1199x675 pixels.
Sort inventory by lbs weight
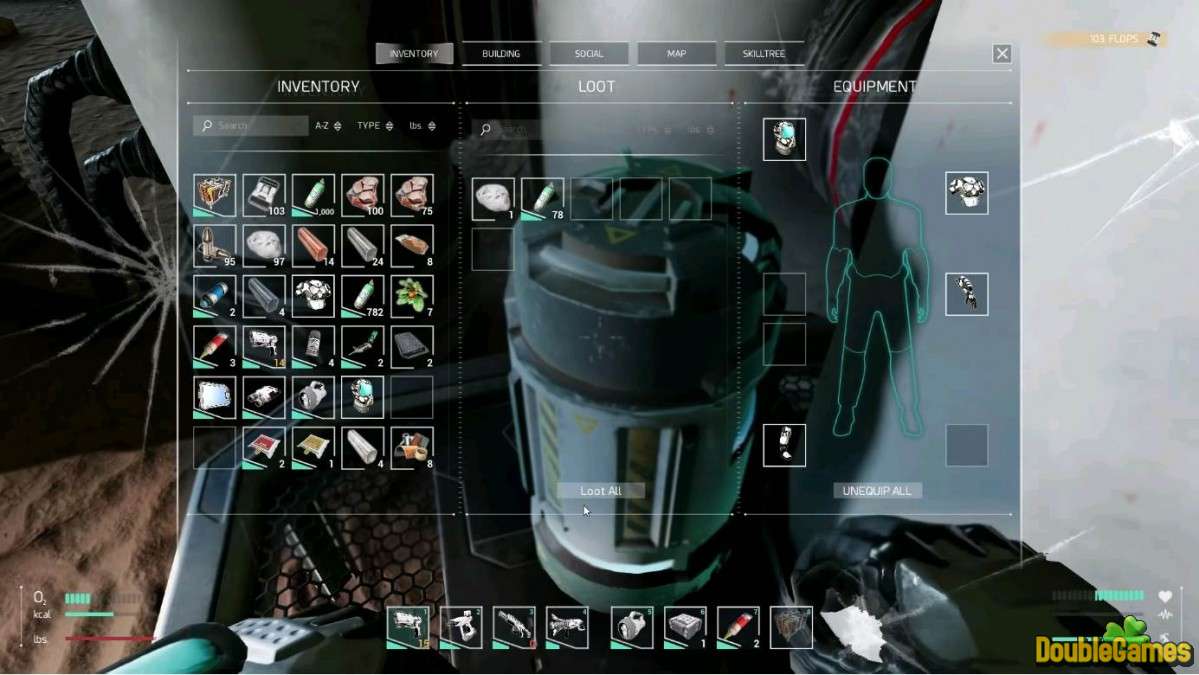(421, 126)
